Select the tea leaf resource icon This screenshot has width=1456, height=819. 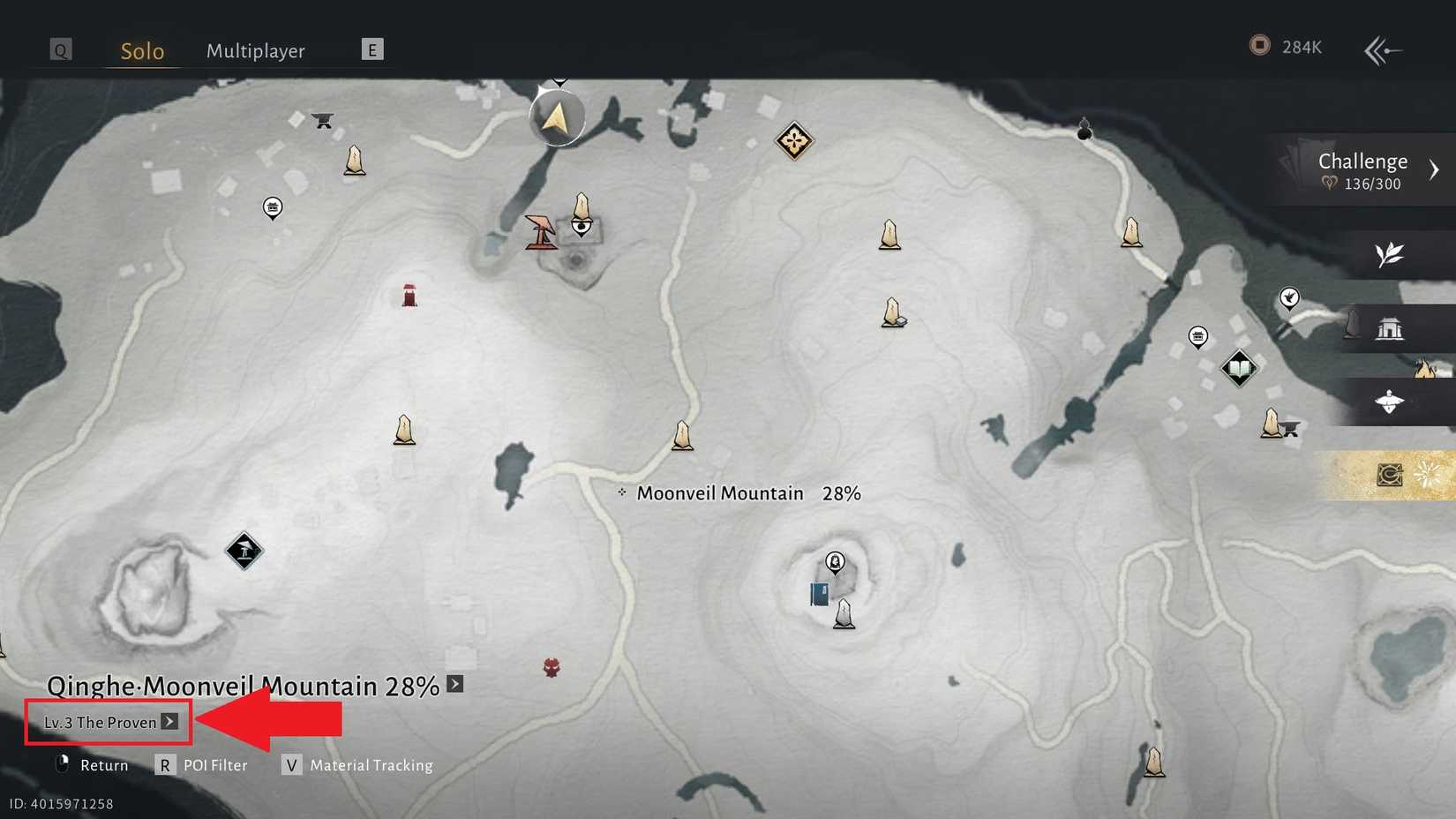pos(1388,256)
